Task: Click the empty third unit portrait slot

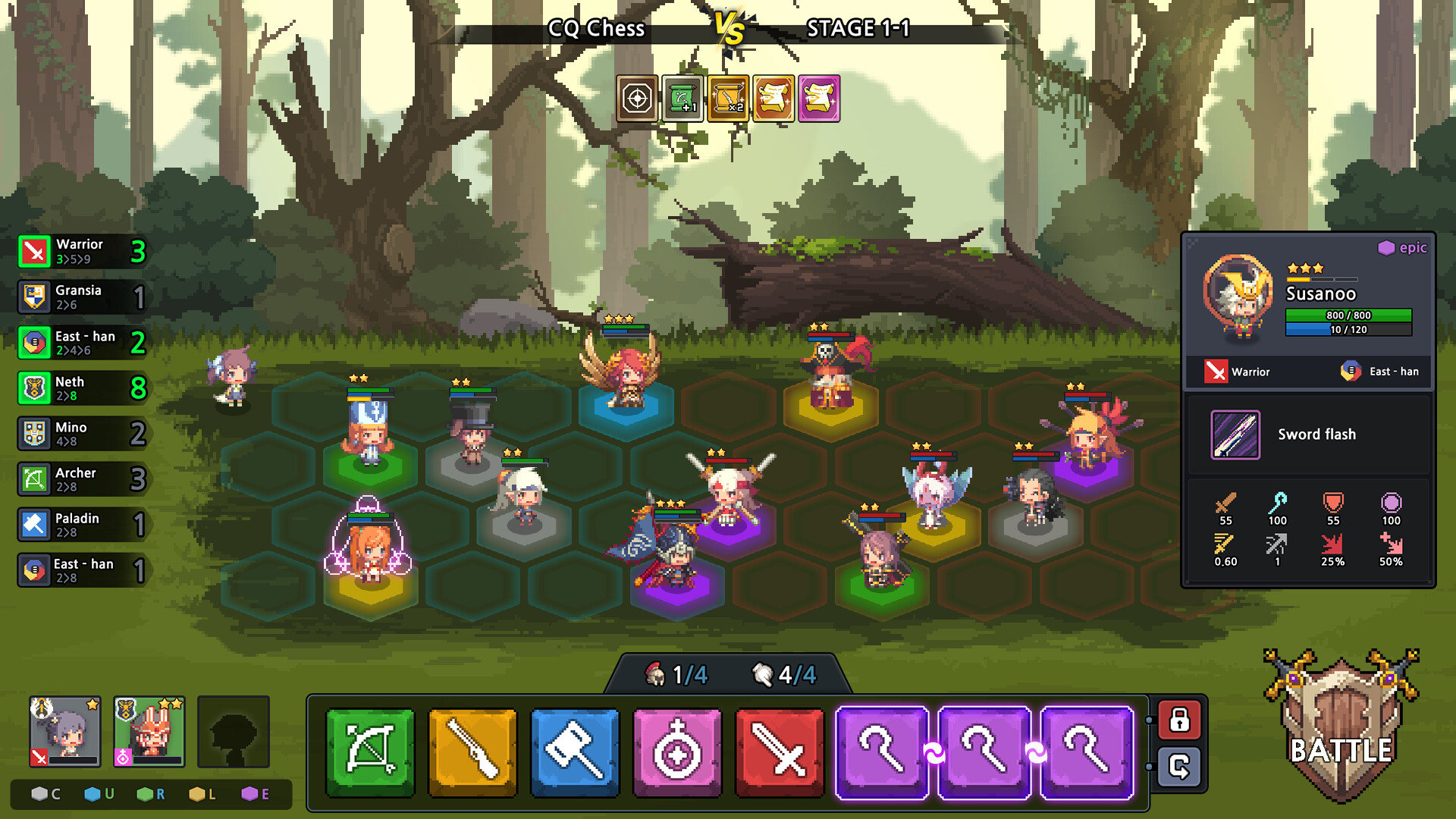Action: [234, 732]
